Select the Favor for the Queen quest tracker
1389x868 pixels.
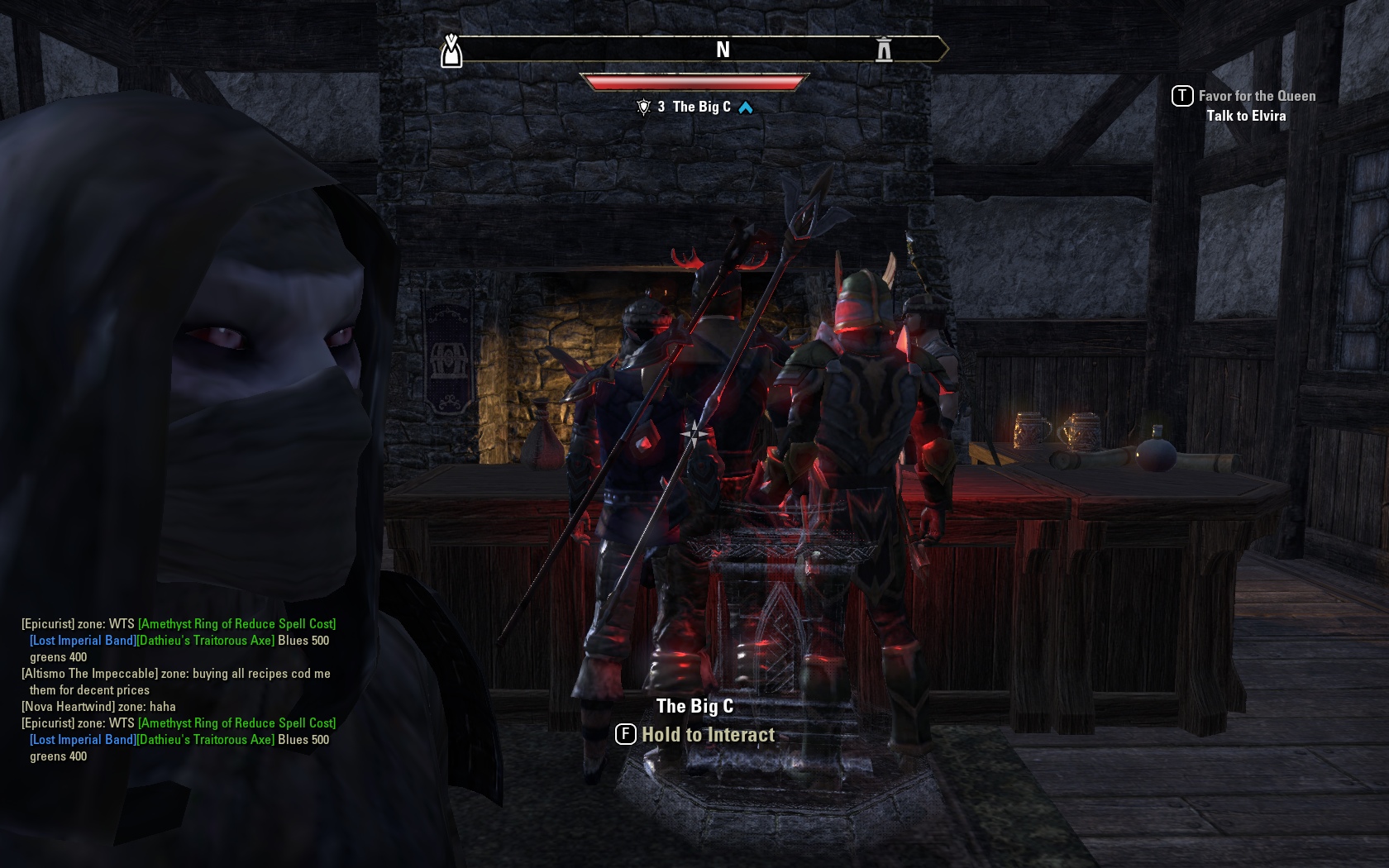point(1256,96)
